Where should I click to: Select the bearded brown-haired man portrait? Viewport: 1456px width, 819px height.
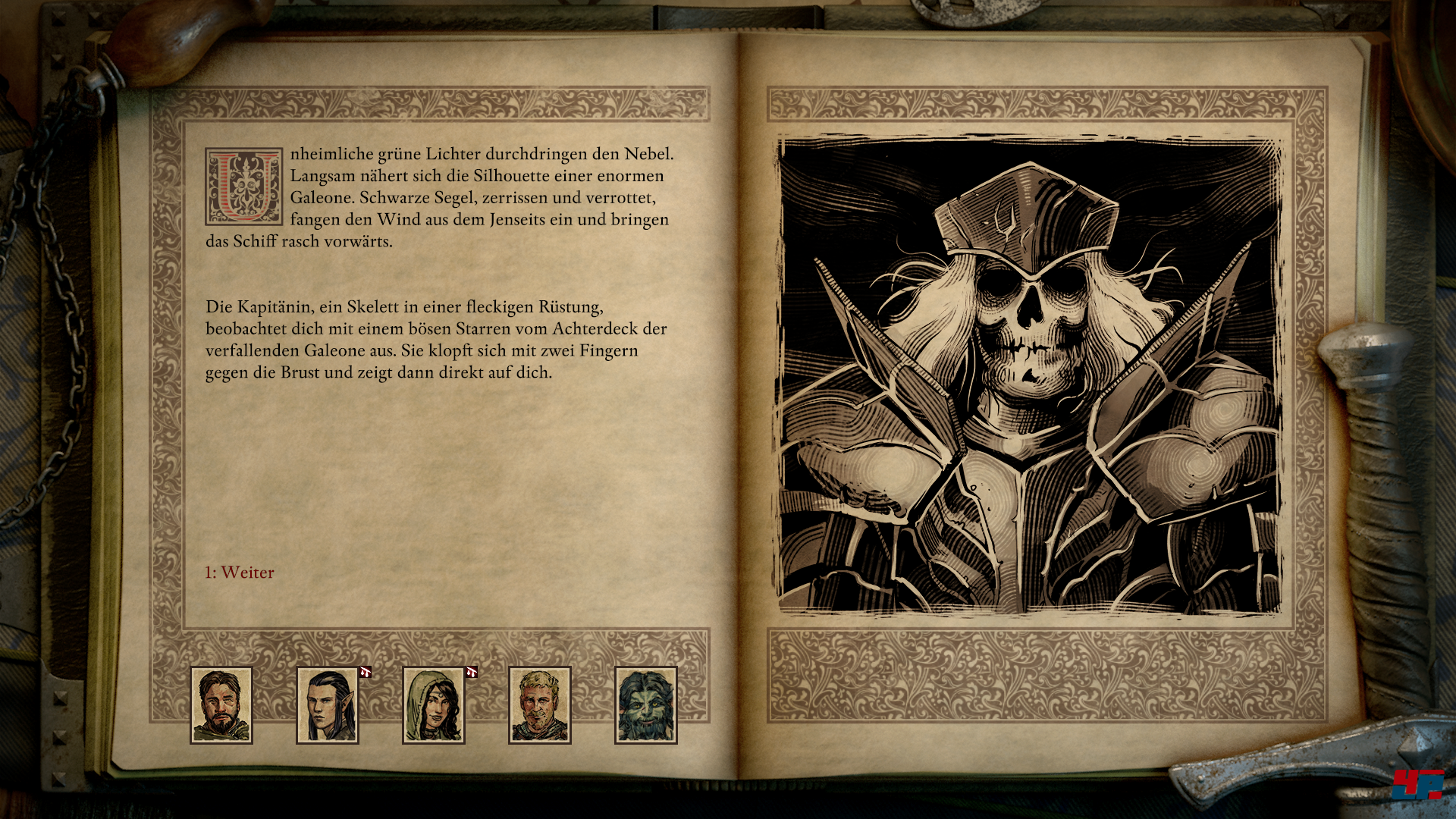(221, 705)
